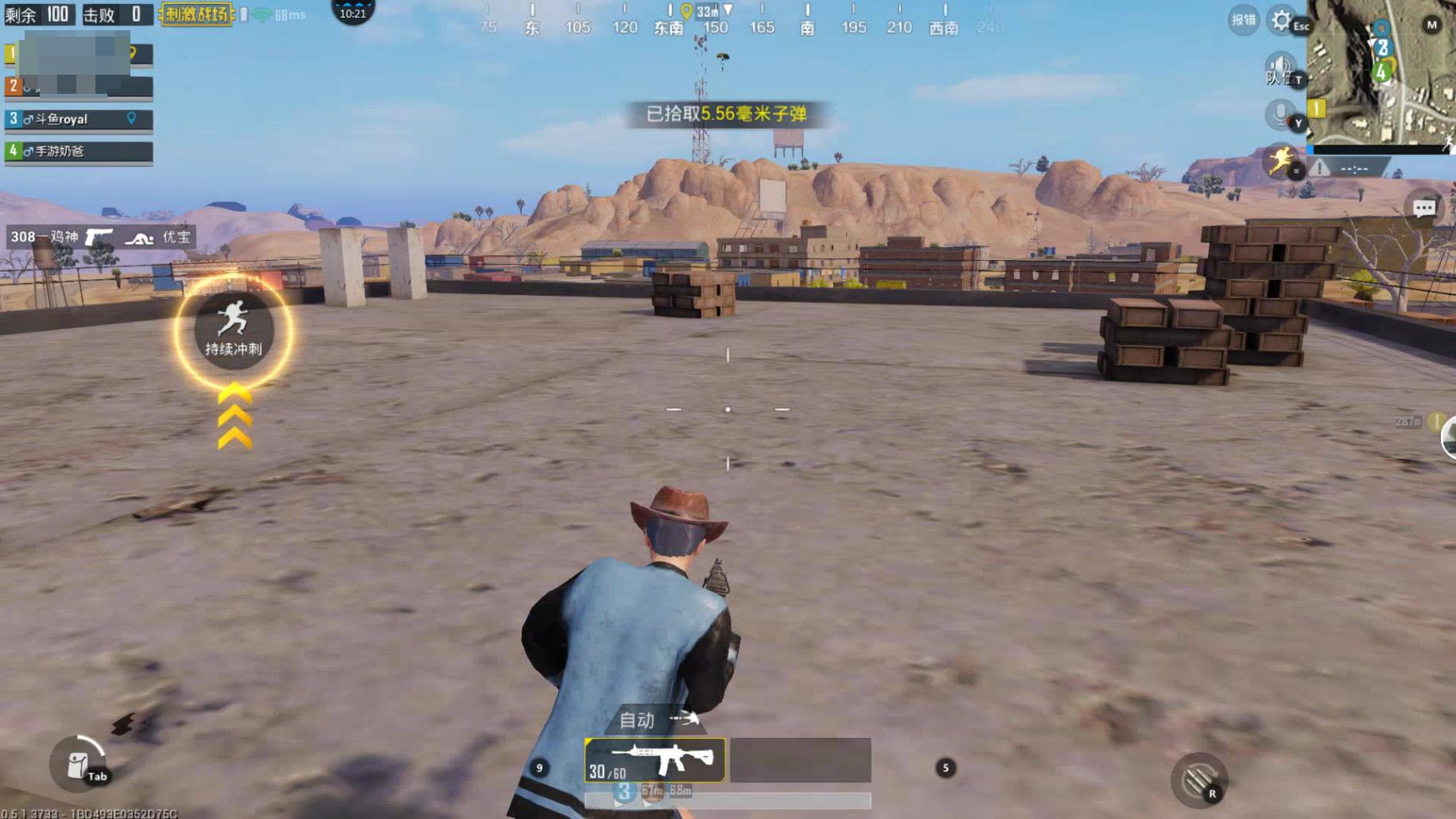Open the quick chat speech bubble
The image size is (1456, 819).
coord(1423,208)
